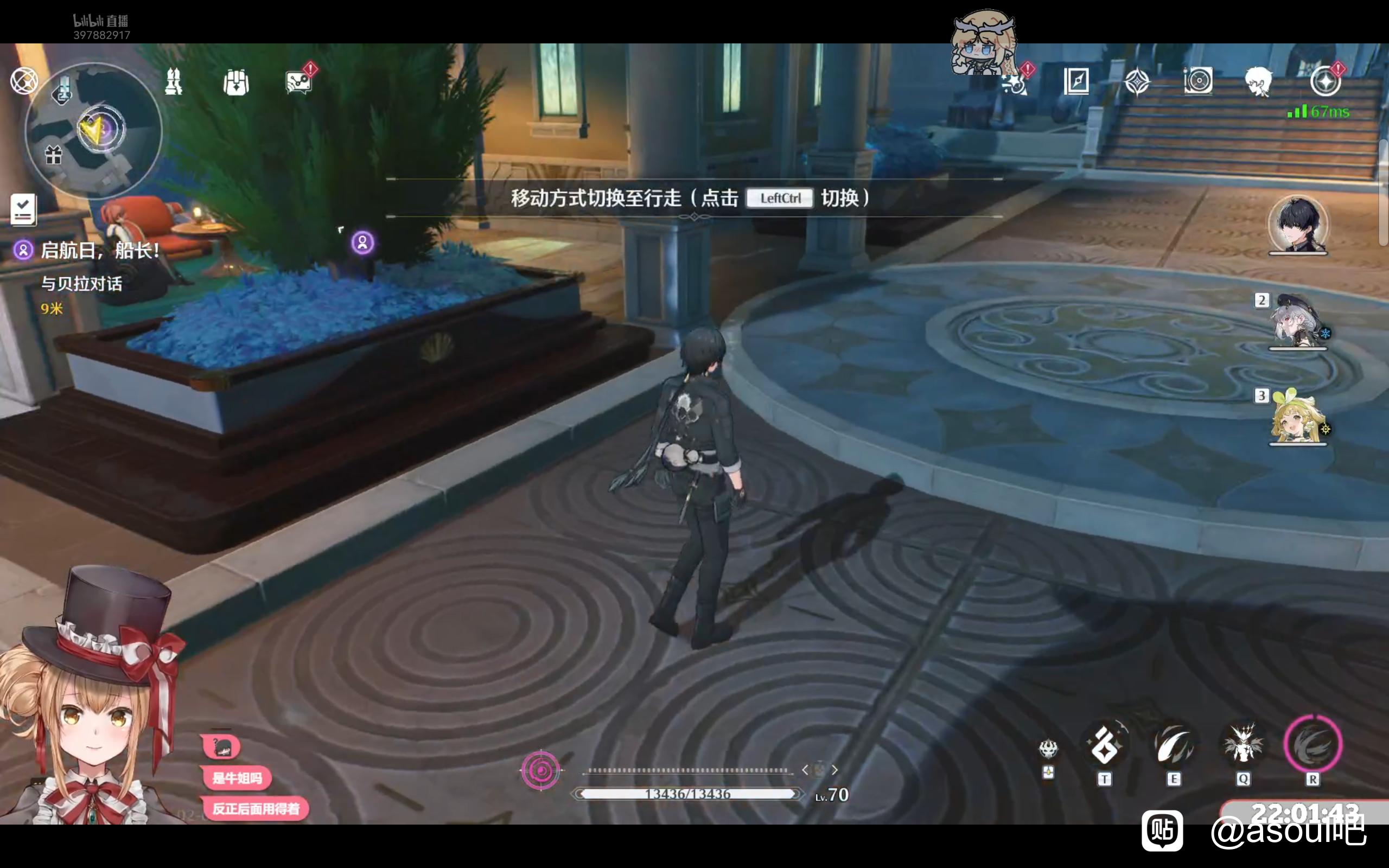The height and width of the screenshot is (868, 1389).
Task: Click the globe icon beside the minimap
Action: click(24, 81)
